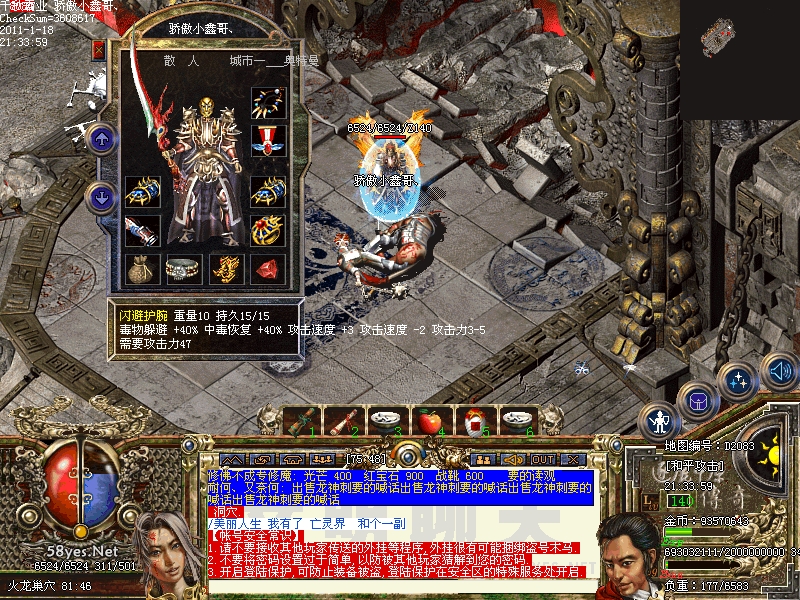Viewport: 800px width, 600px height.
Task: Select the red gemstone slot
Action: tap(267, 268)
